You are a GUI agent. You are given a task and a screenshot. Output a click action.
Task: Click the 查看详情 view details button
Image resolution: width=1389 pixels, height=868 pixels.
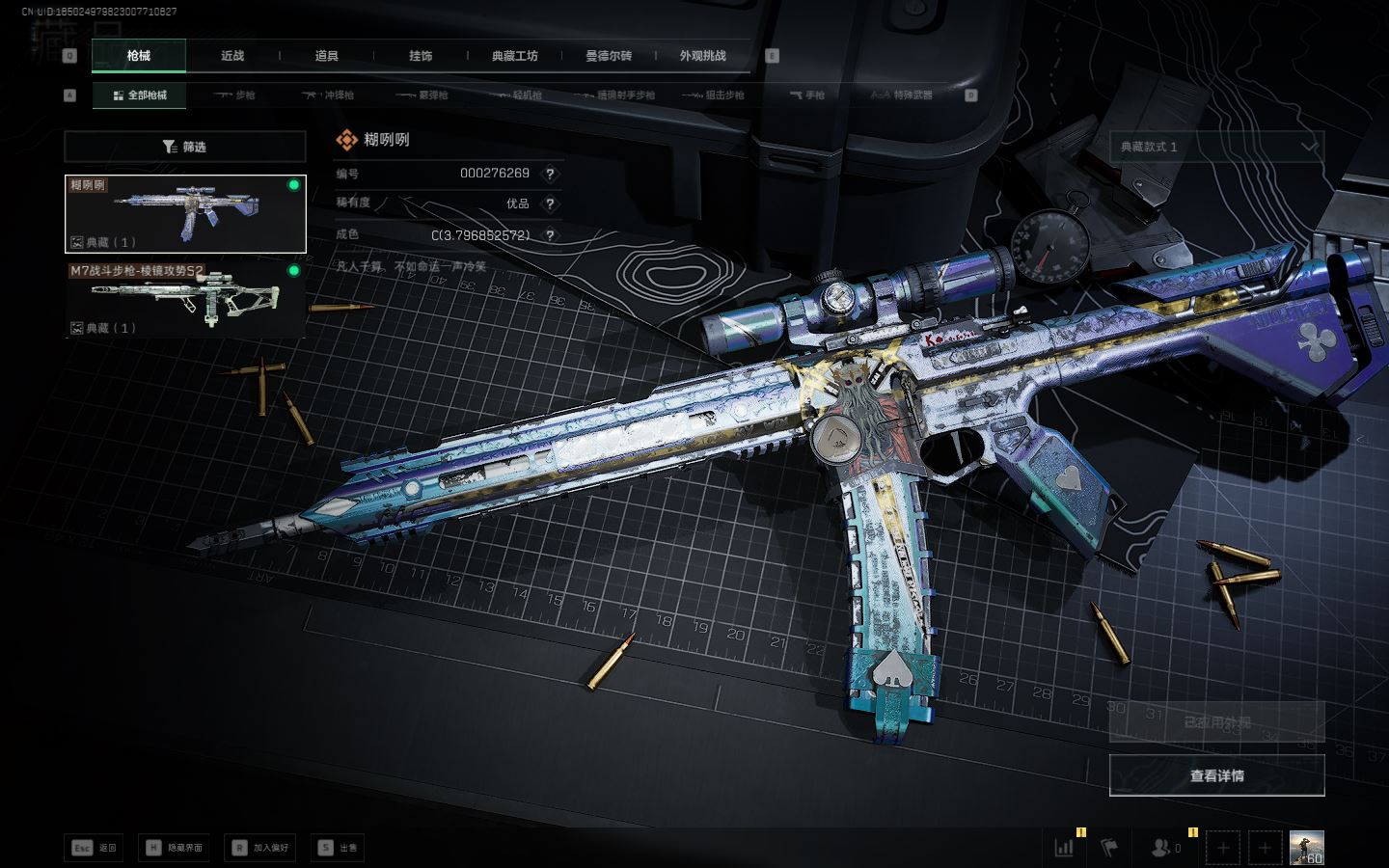pos(1216,775)
